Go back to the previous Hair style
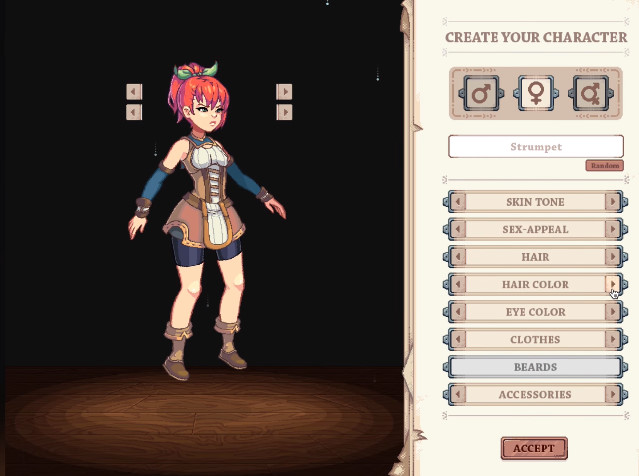The width and height of the screenshot is (639, 476). [x=458, y=257]
